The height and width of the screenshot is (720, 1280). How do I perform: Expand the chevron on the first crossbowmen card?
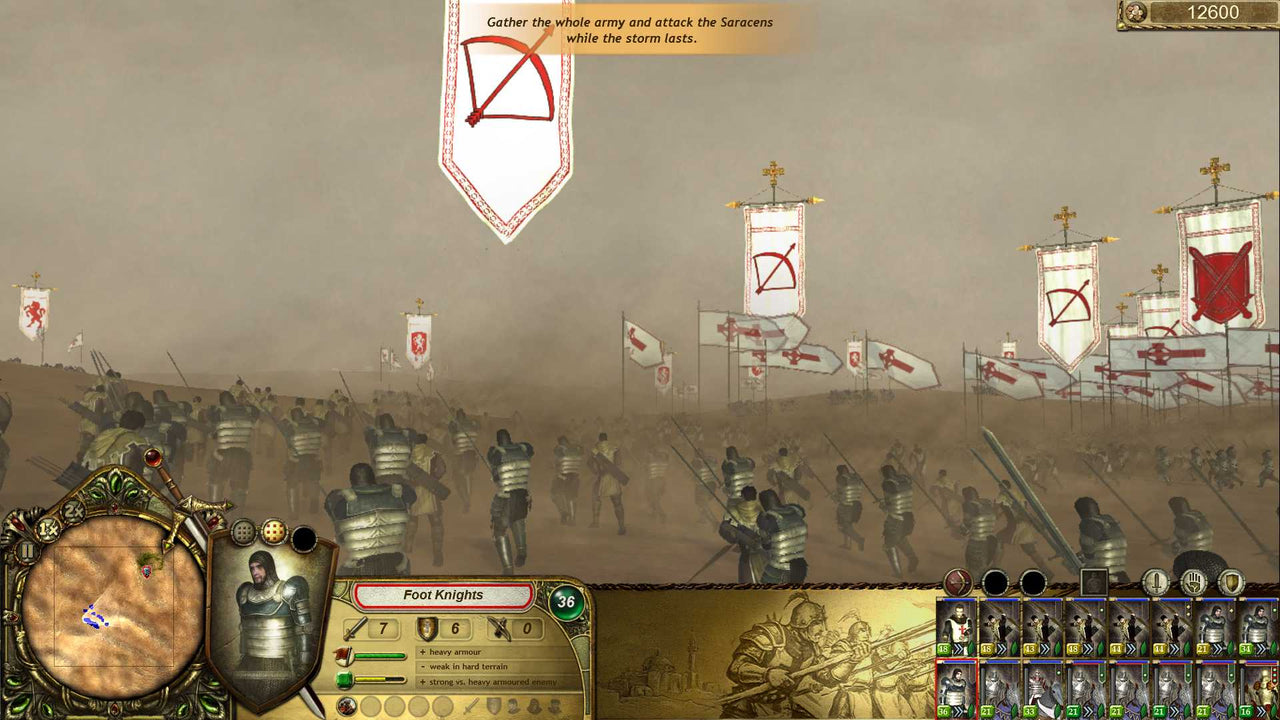tap(1001, 648)
